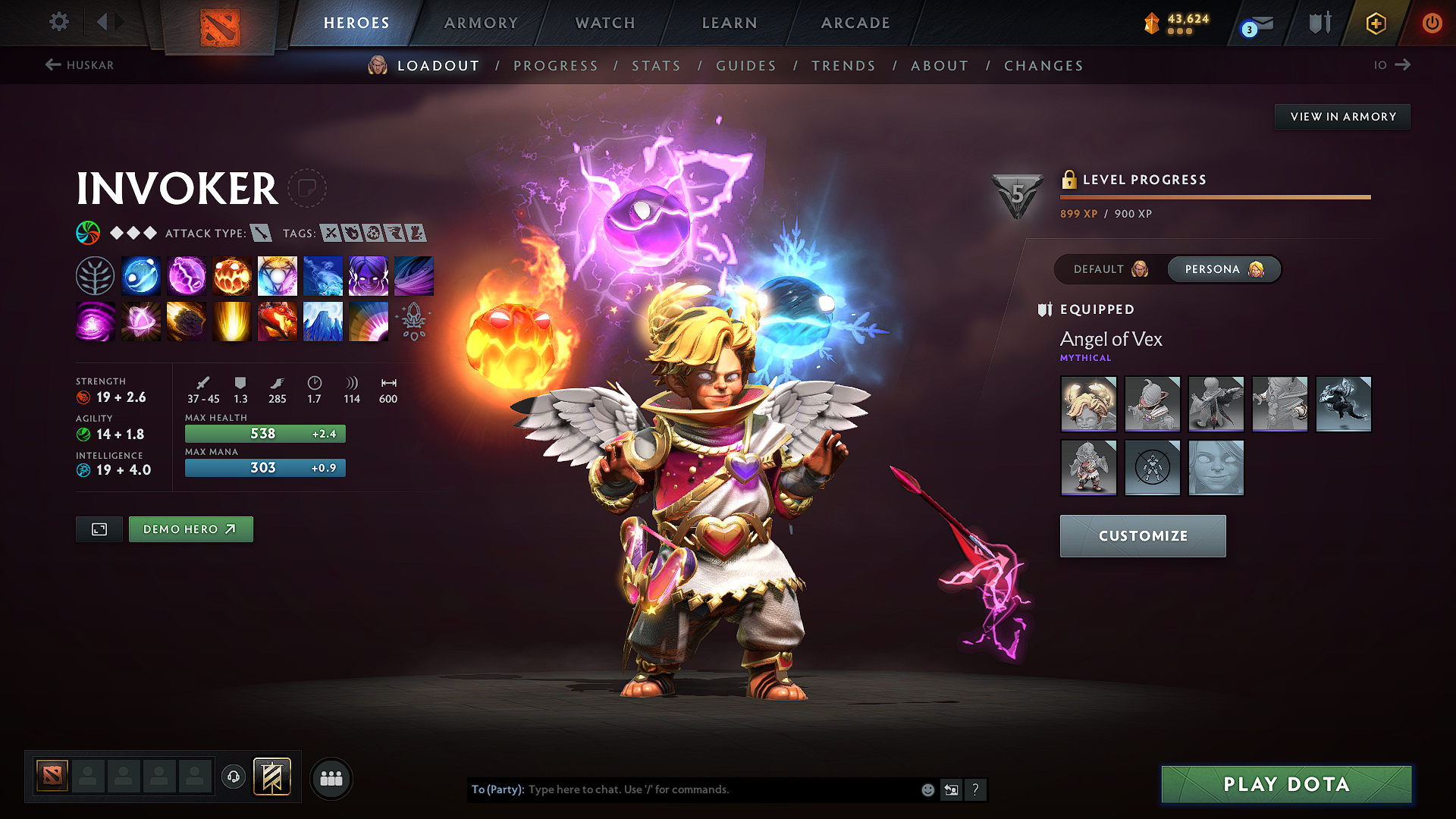Switch to the Default hero model
Screen dimensions: 1456x819
point(1110,269)
